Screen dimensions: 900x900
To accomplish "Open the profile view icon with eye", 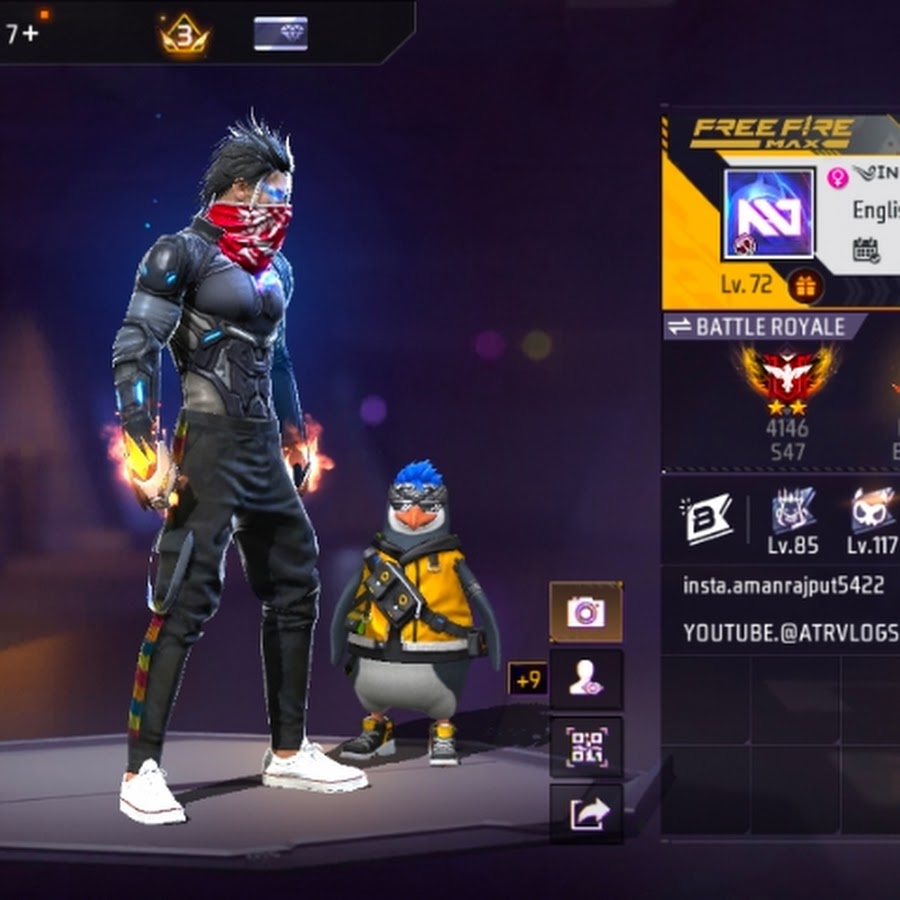I will point(585,679).
